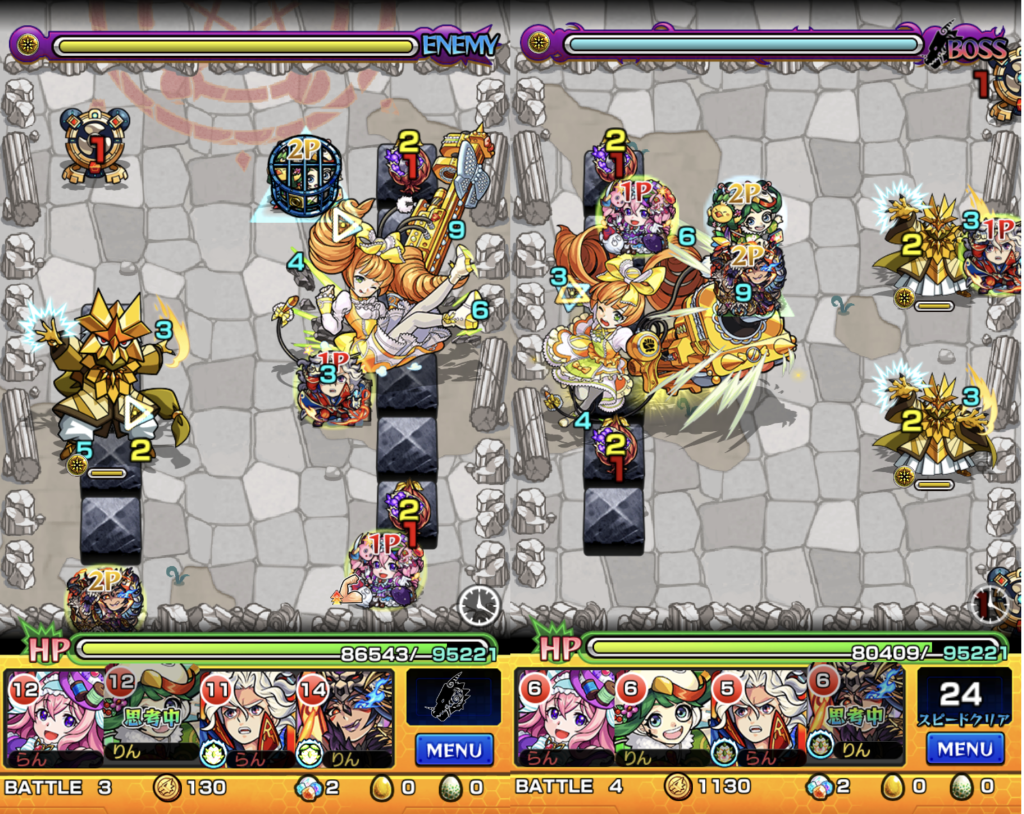The height and width of the screenshot is (814, 1024).
Task: Select the dark horned portrait in BATTLE 4
Action: pos(856,717)
